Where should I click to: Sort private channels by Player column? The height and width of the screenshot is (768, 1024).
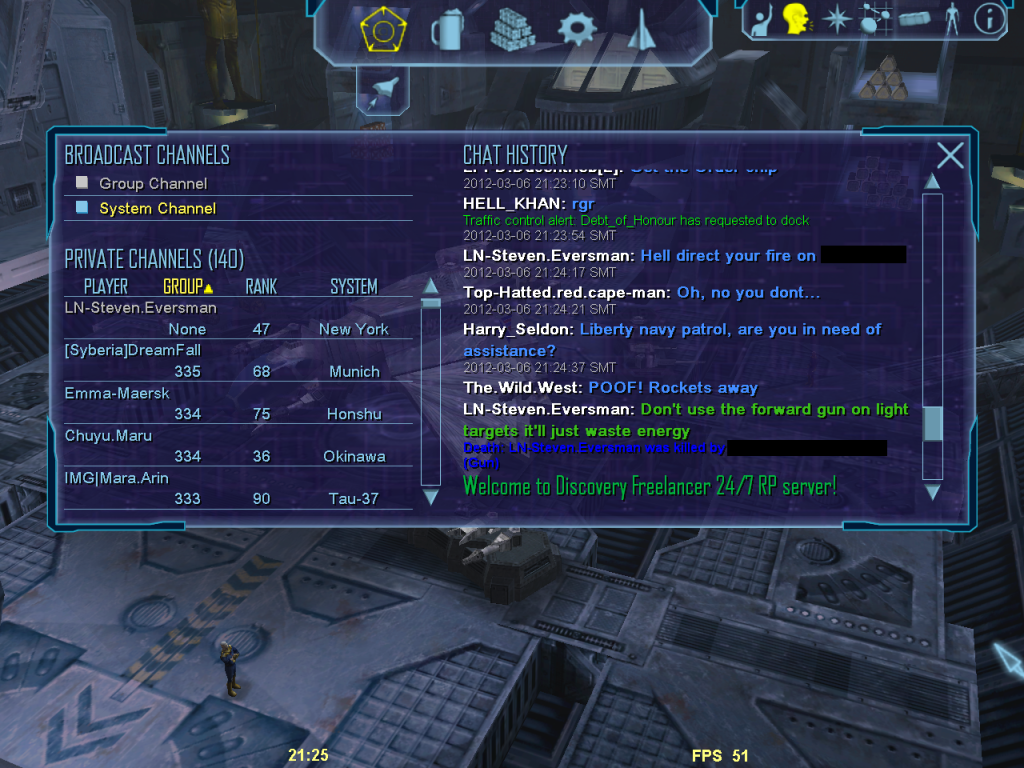(105, 287)
